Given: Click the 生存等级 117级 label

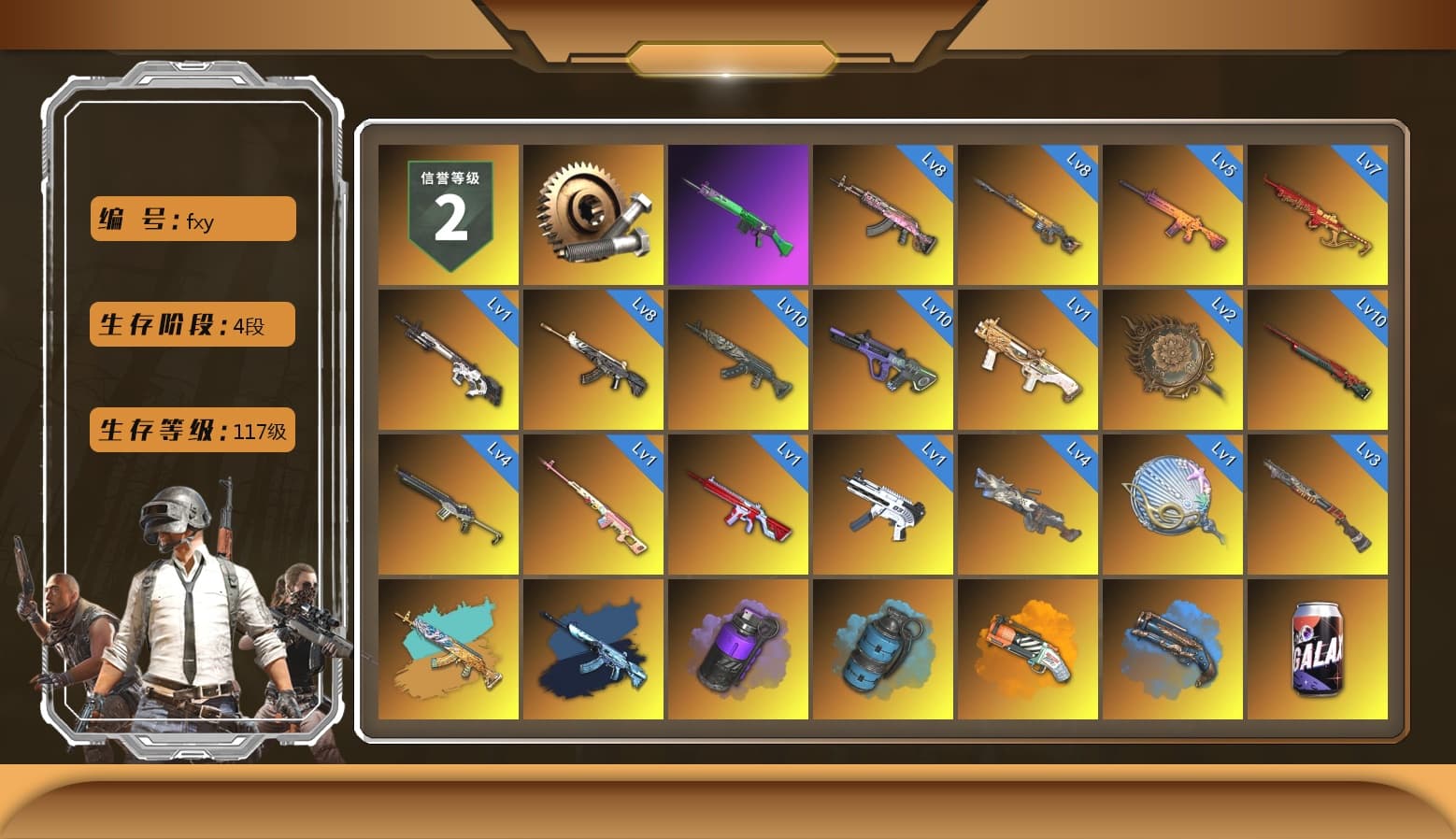Looking at the screenshot, I should pos(192,431).
